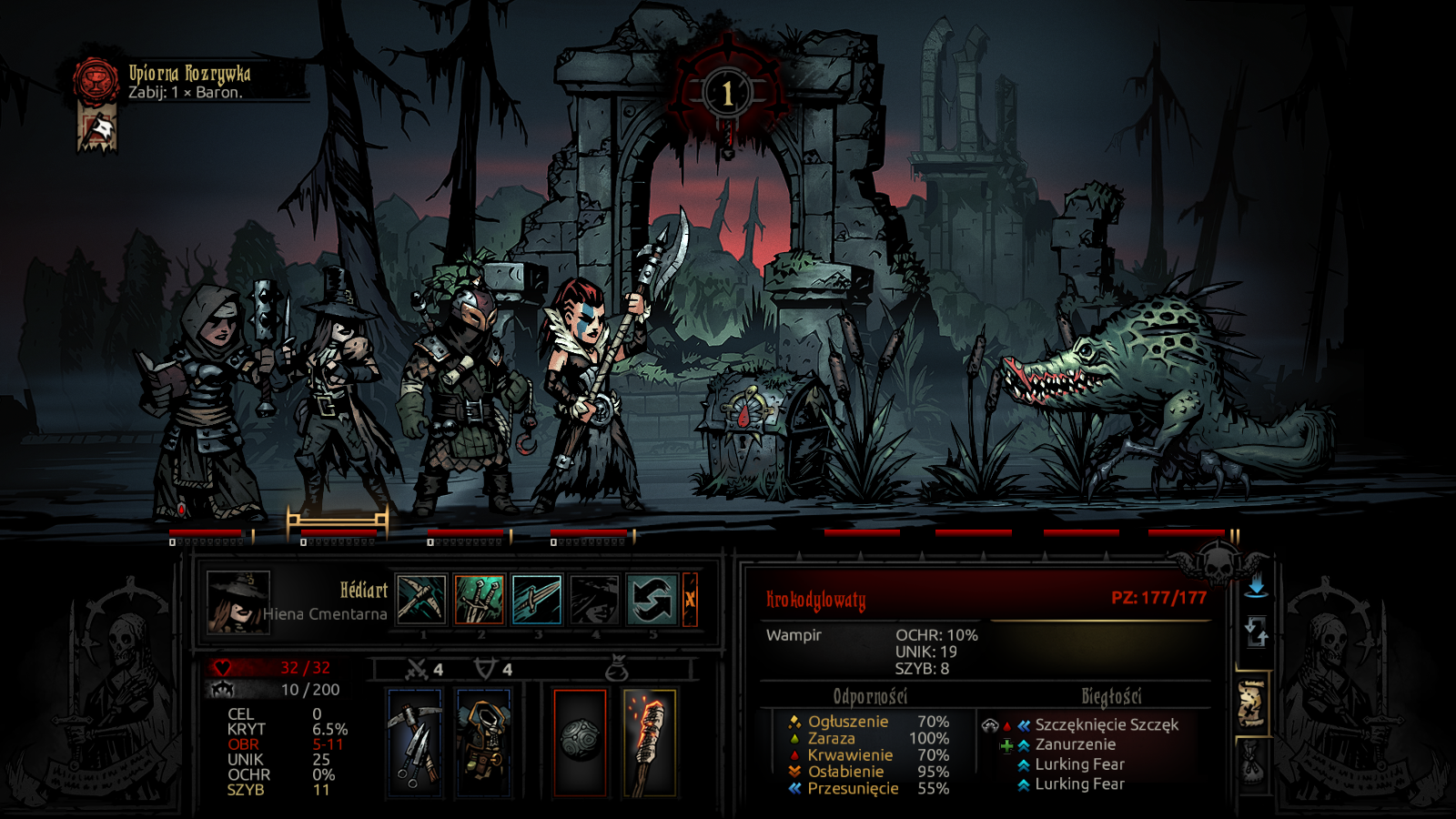
Task: Pass the turn with the orange X button
Action: pyautogui.click(x=690, y=600)
